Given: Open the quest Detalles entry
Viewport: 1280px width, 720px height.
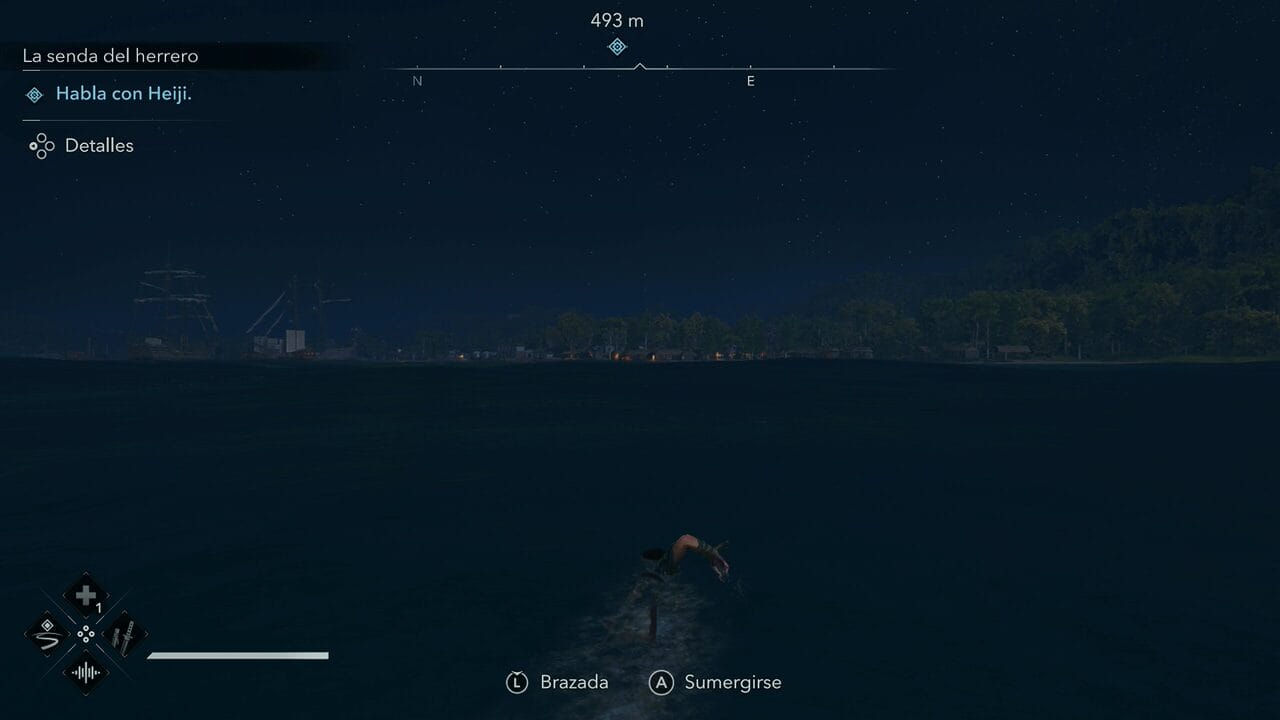Looking at the screenshot, I should [98, 146].
